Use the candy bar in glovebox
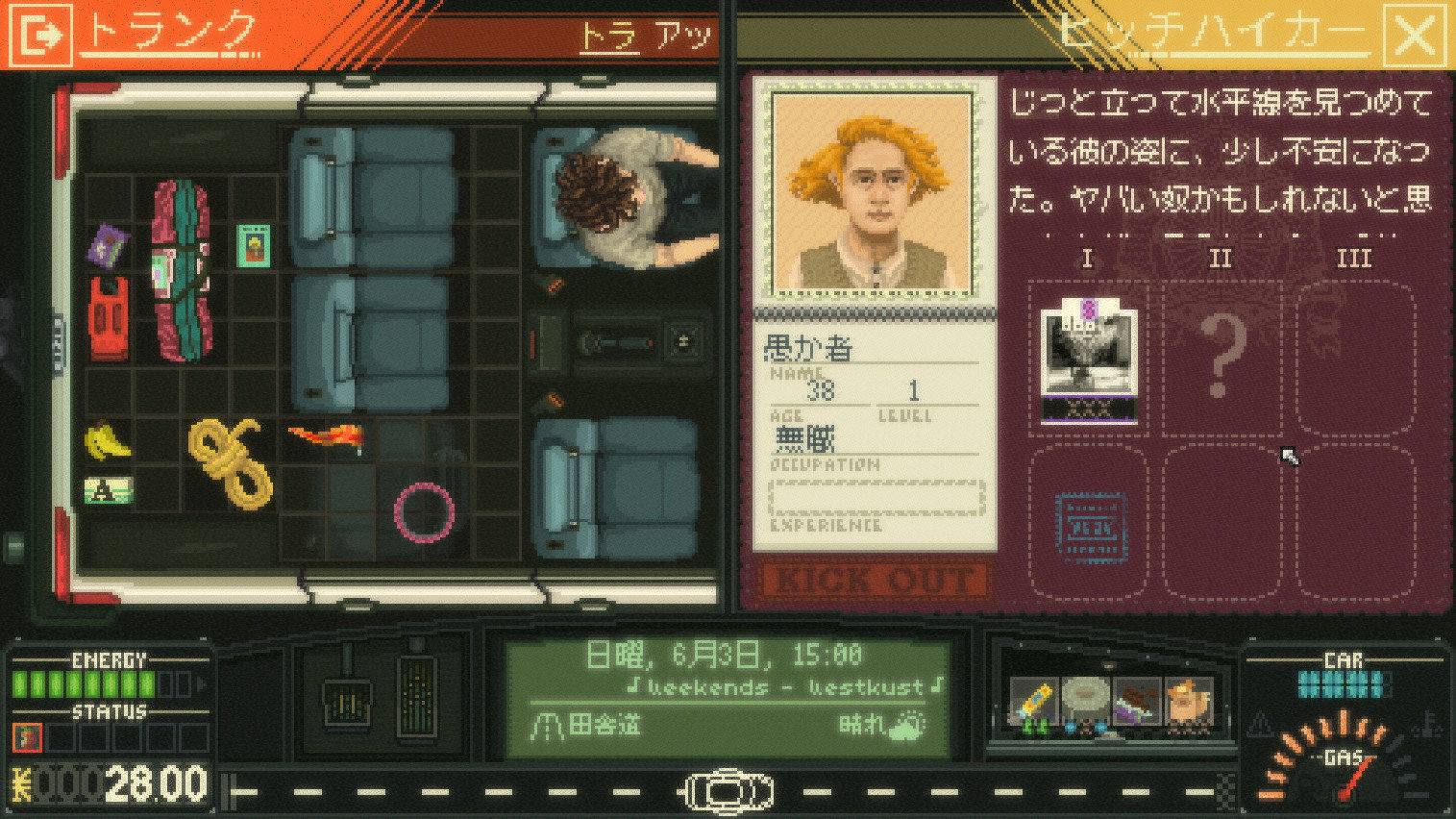The image size is (1456, 819). [x=1033, y=705]
